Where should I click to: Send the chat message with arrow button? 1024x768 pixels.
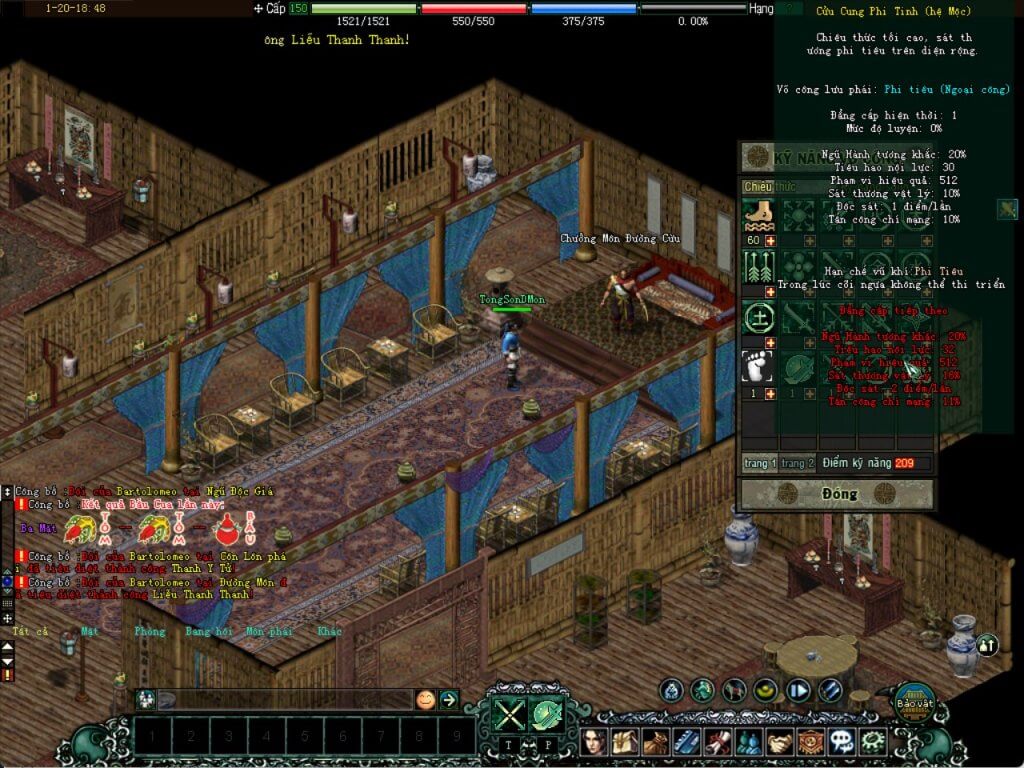coord(449,700)
